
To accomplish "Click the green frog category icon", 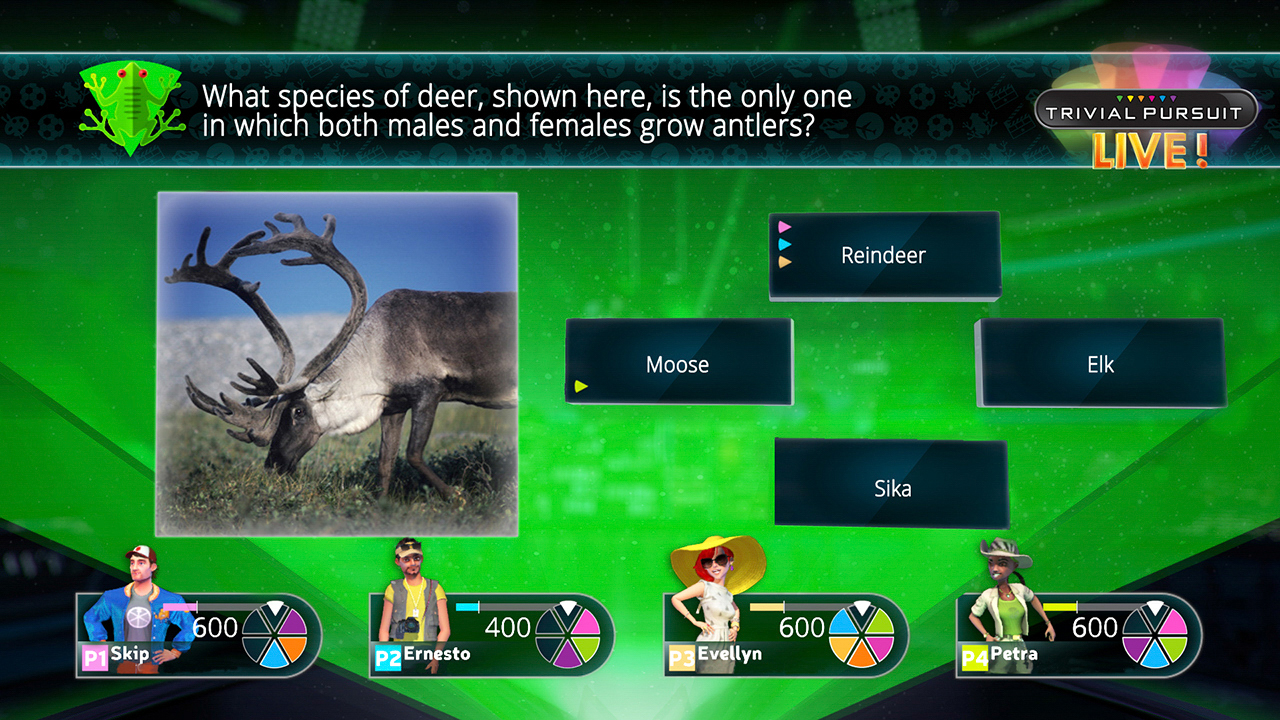I will click(132, 107).
